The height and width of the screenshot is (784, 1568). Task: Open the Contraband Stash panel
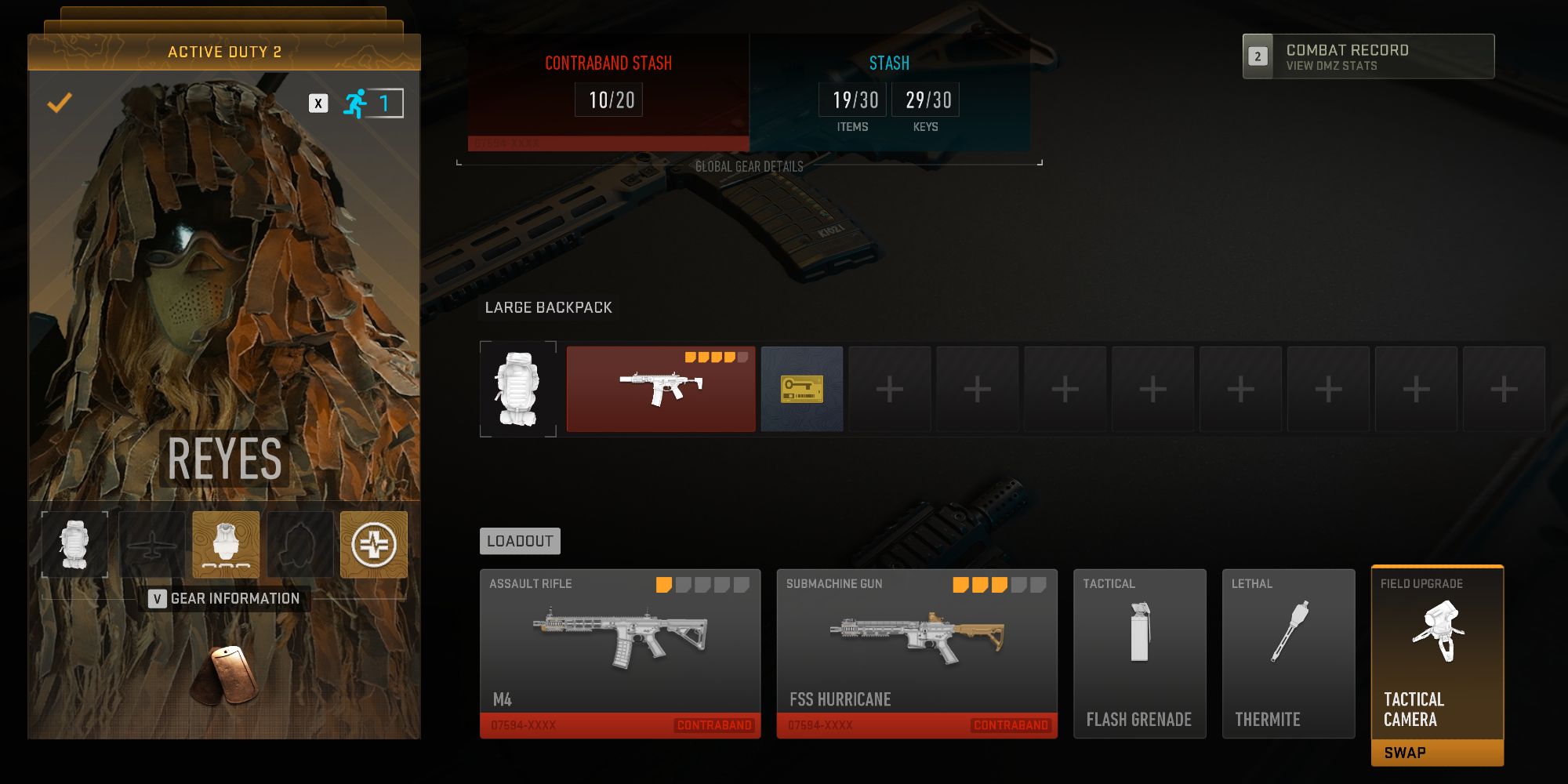(608, 92)
